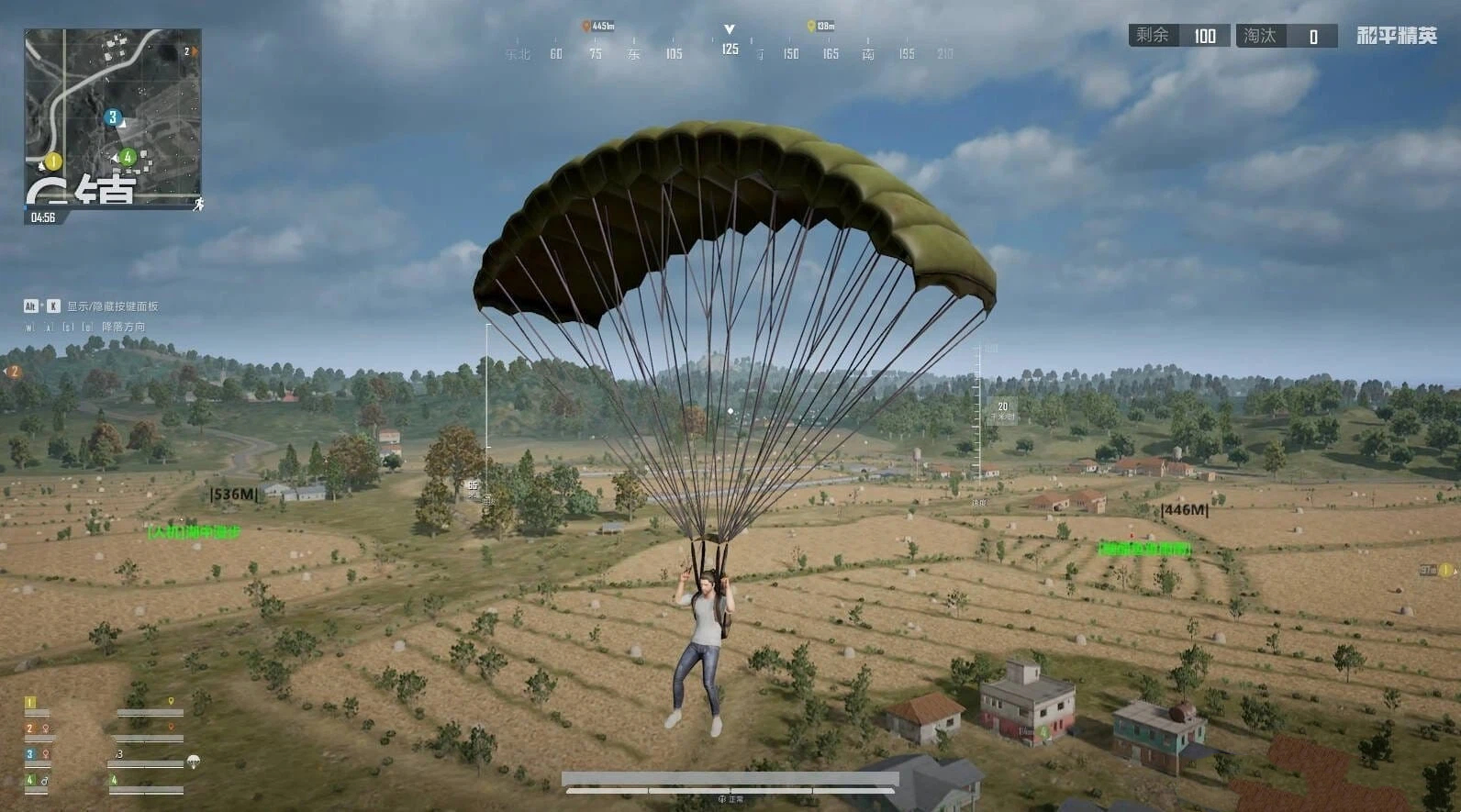
Task: Click the orange waypoint marker on compass
Action: (x=586, y=27)
